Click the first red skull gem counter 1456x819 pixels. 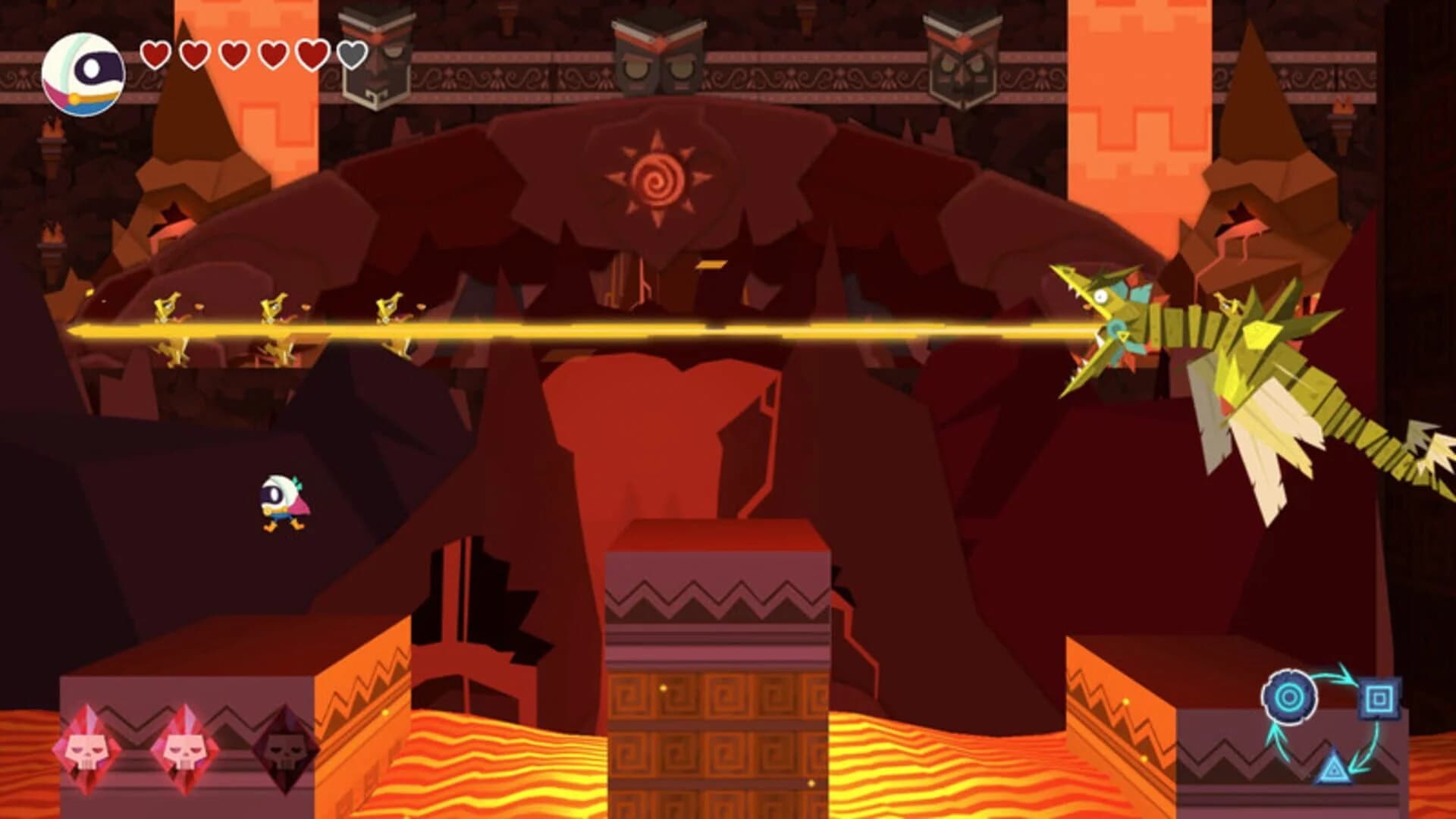(86, 751)
